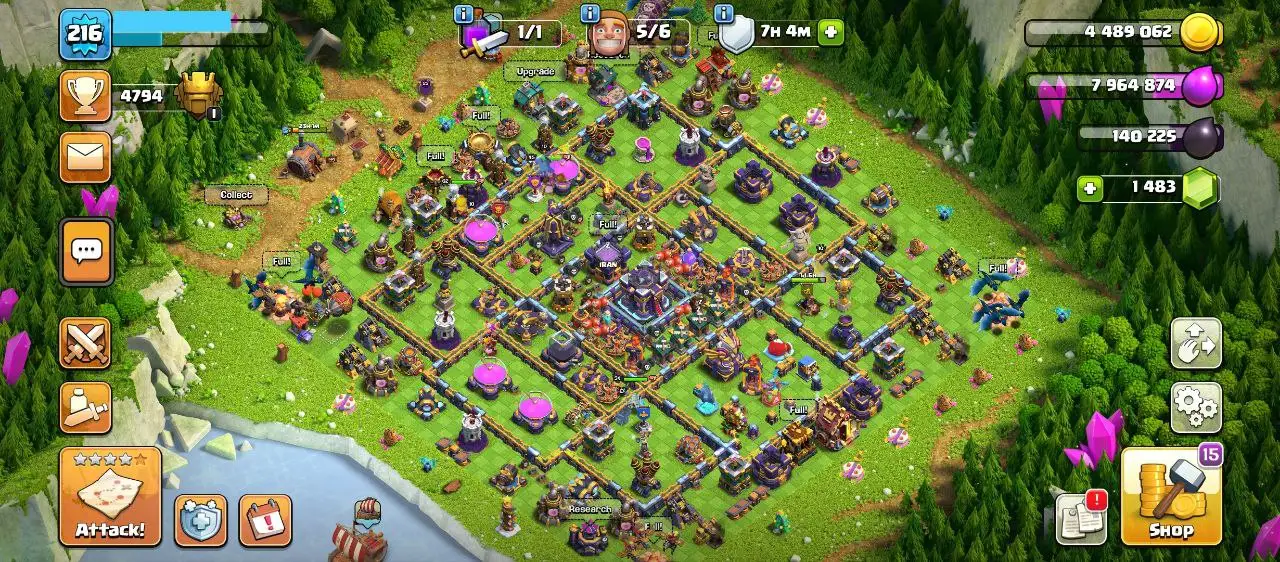Viewport: 1280px width, 562px height.
Task: View the trophy rankings
Action: point(86,96)
